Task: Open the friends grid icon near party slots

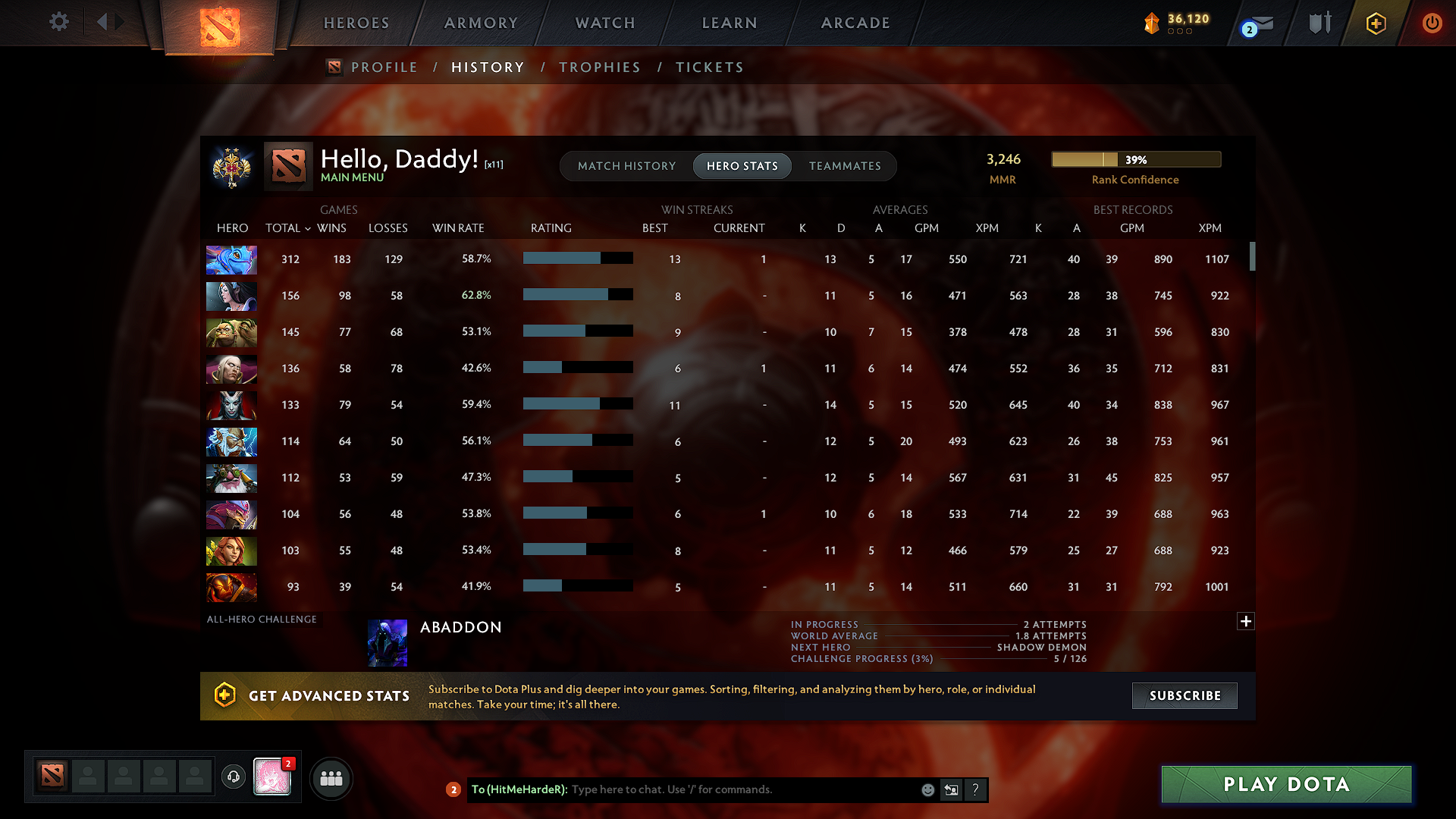Action: click(331, 778)
